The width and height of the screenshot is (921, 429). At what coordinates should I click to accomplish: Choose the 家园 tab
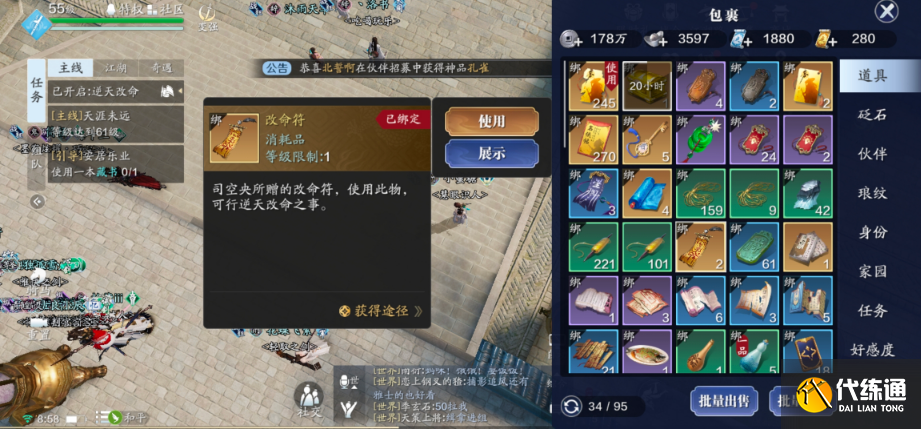[871, 271]
